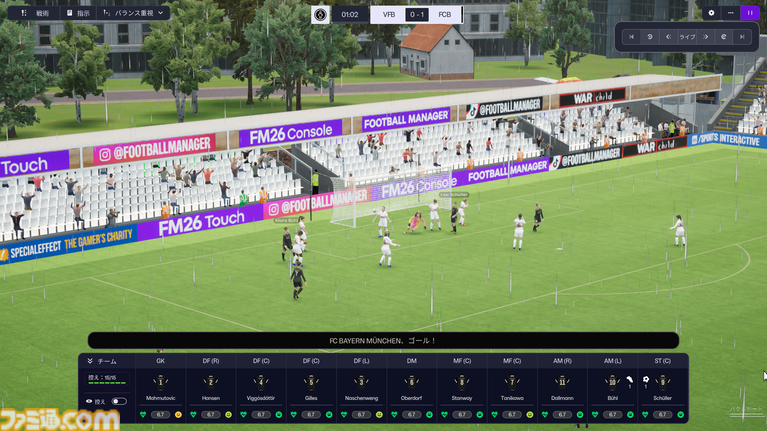Image resolution: width=767 pixels, height=431 pixels.
Task: Open the settings gear icon
Action: coord(711,13)
